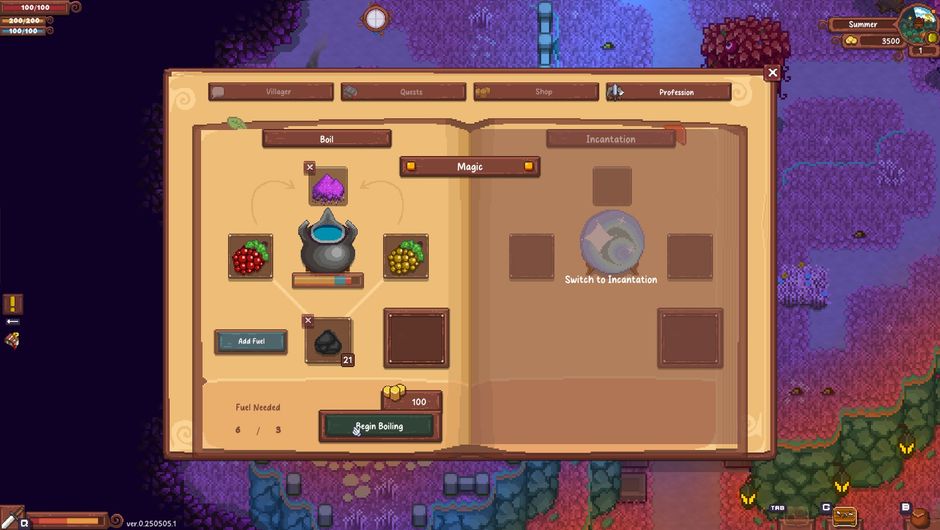
Task: Add fuel to the cauldron
Action: [251, 341]
